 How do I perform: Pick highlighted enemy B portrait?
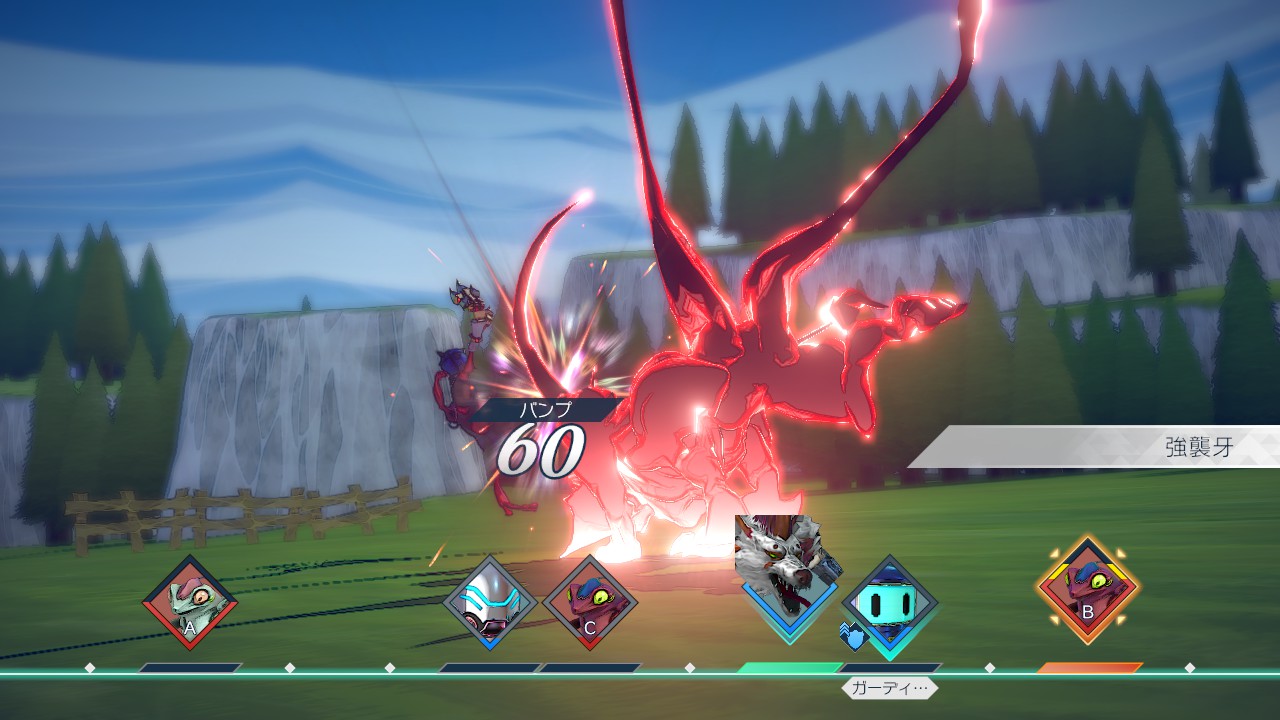click(x=1087, y=590)
